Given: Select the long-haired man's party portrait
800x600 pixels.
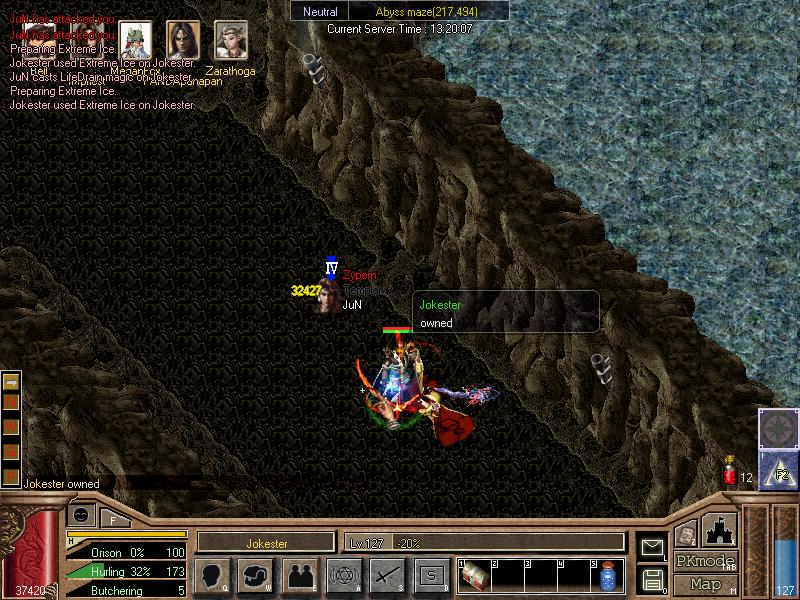Looking at the screenshot, I should point(183,40).
